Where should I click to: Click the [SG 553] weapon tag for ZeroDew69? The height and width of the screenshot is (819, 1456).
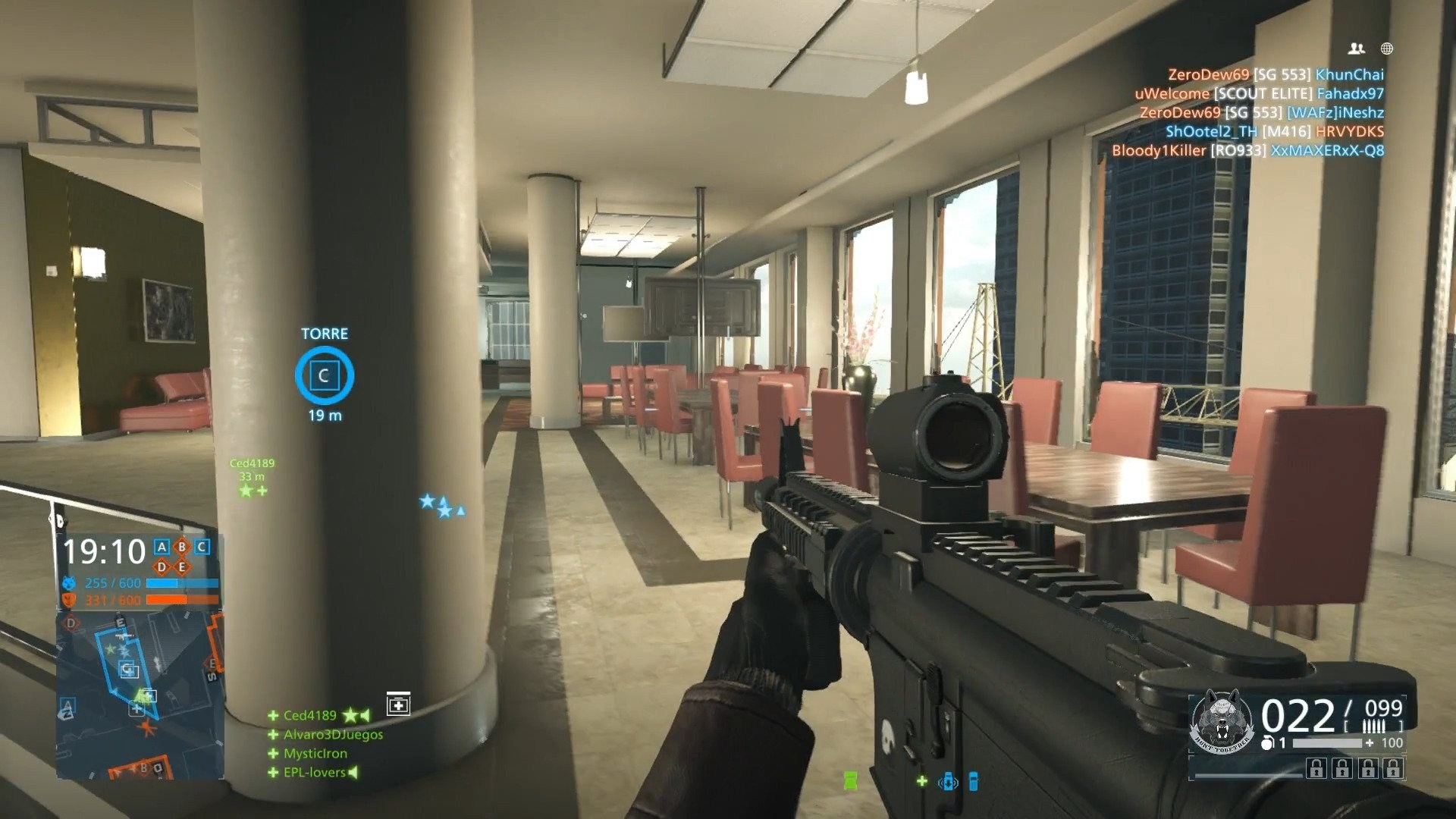click(x=1282, y=75)
